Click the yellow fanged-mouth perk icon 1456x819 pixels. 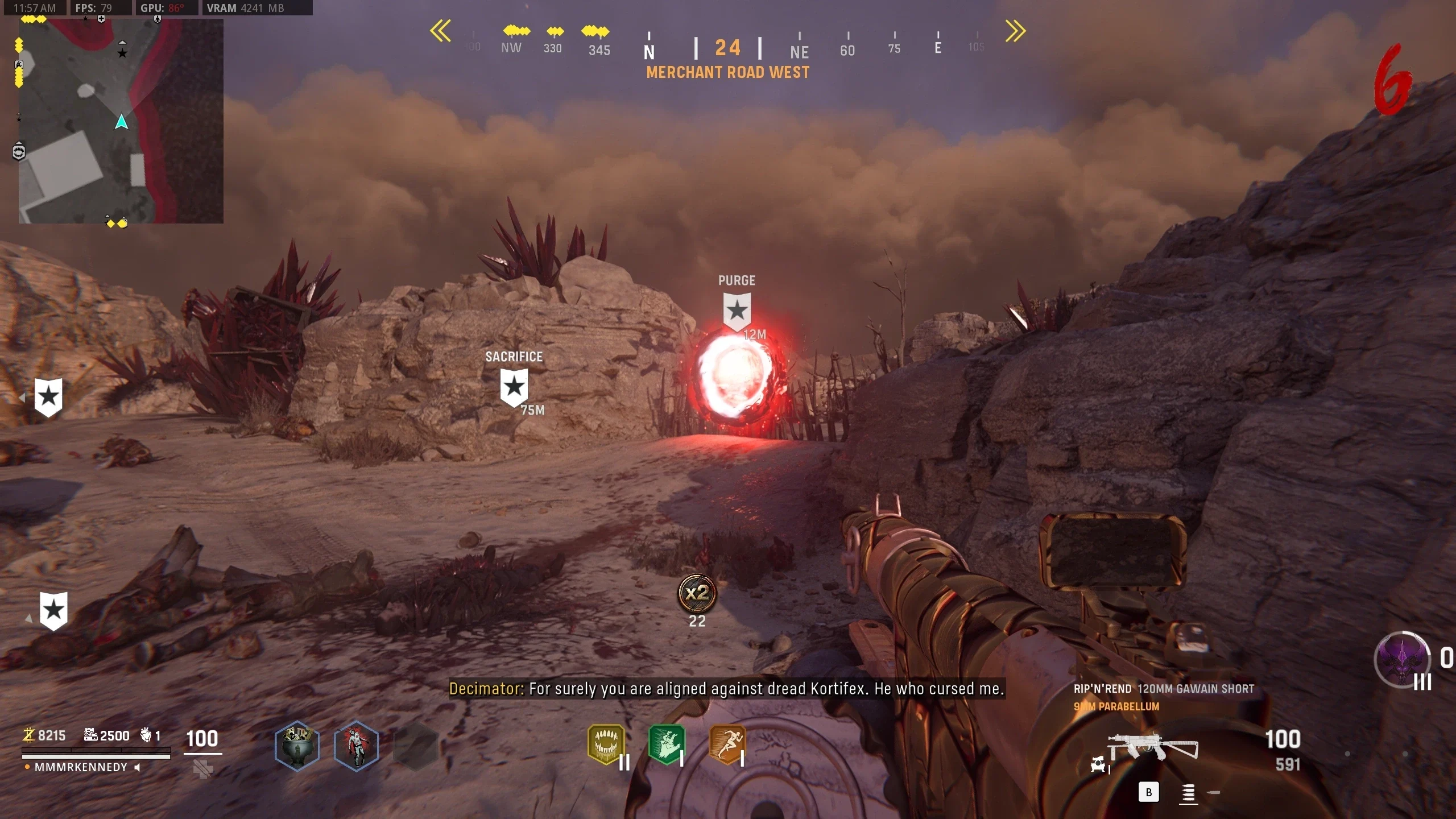pos(606,744)
